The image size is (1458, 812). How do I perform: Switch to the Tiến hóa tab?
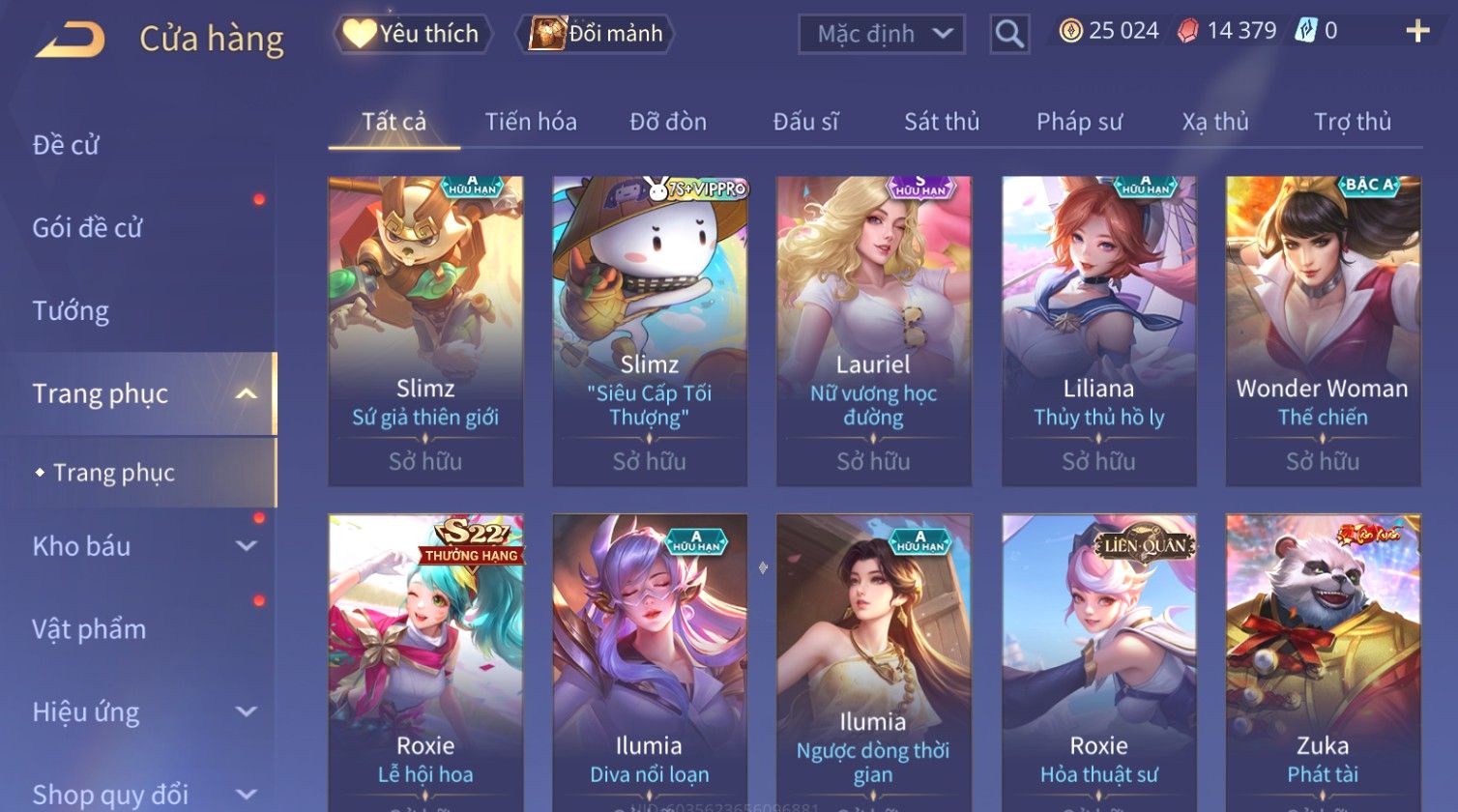(531, 122)
